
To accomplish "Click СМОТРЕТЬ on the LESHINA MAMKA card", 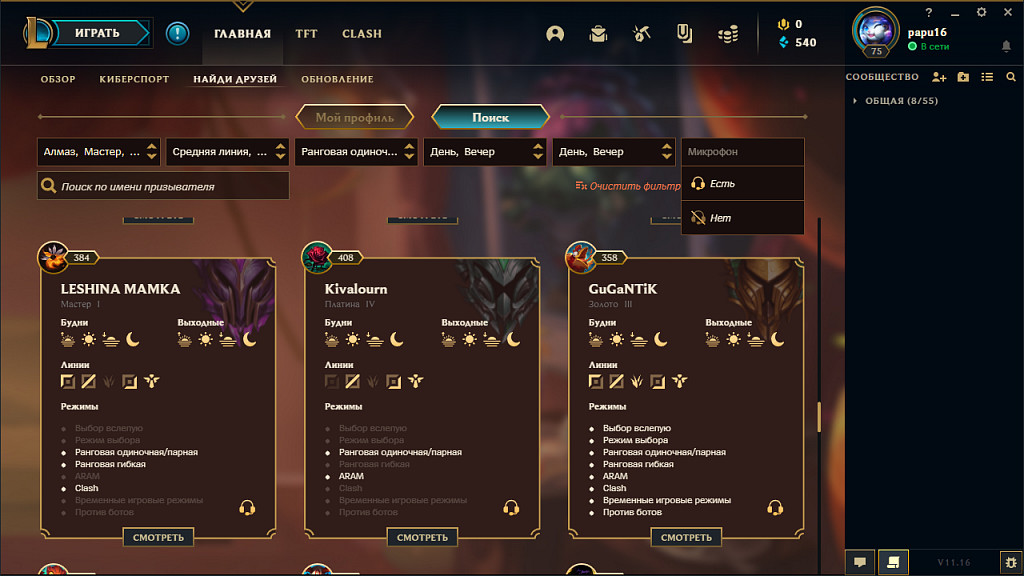I will (x=158, y=537).
